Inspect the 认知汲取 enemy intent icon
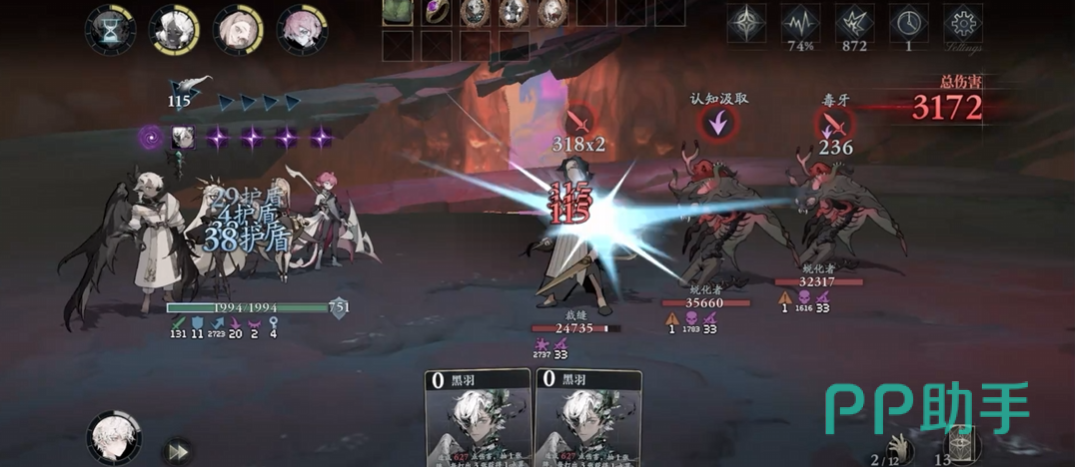1075x467 pixels. click(719, 124)
